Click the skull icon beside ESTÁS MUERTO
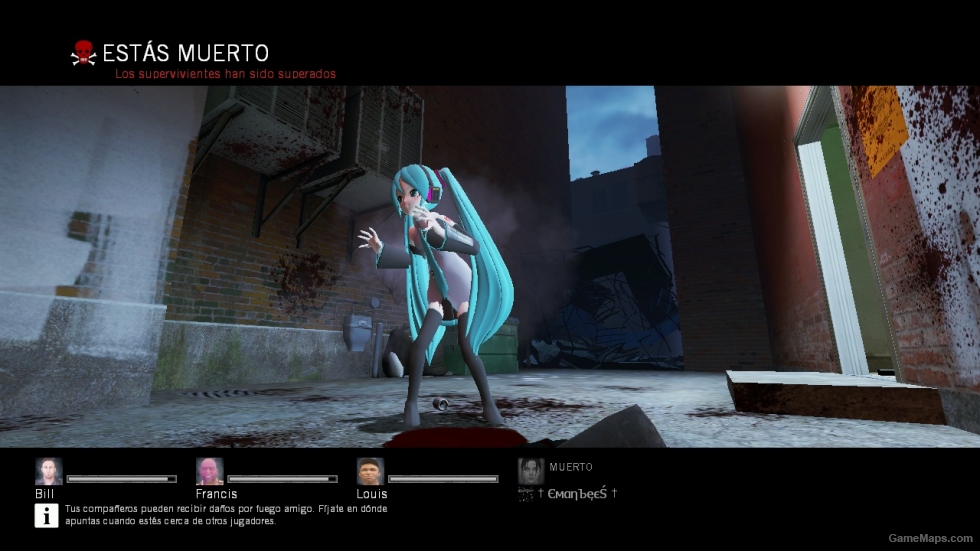This screenshot has width=980, height=551. click(83, 53)
